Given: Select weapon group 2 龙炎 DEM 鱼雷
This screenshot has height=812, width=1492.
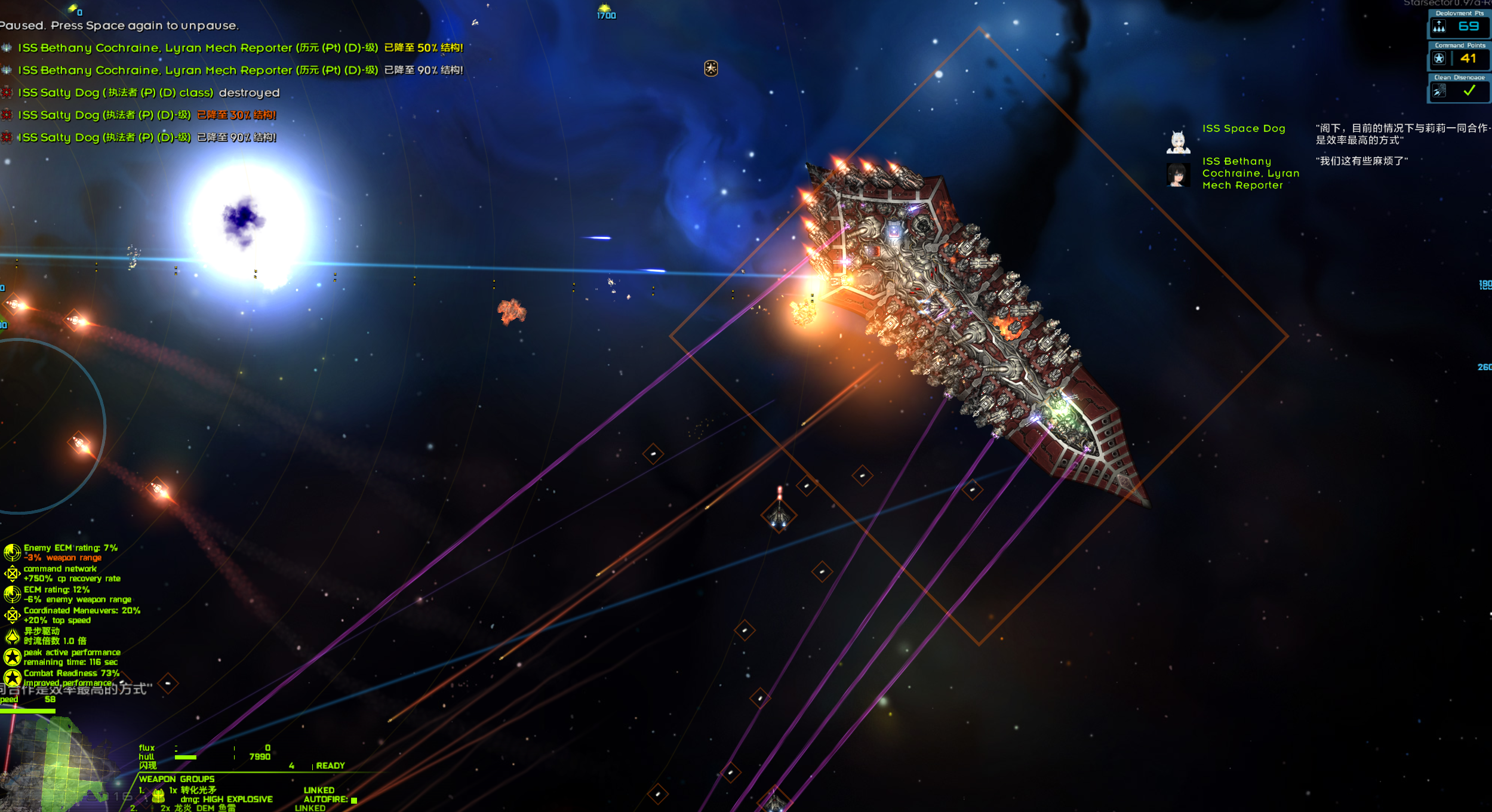Looking at the screenshot, I should (x=197, y=808).
